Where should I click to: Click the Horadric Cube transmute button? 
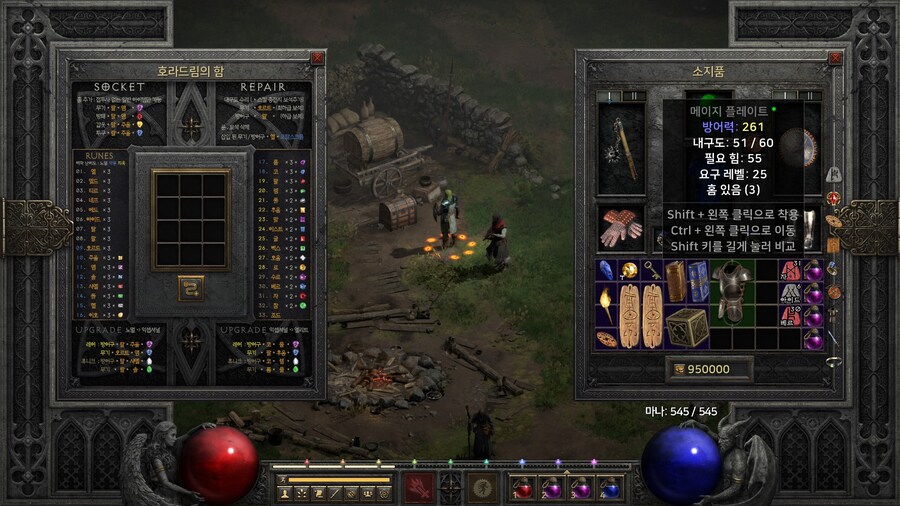(191, 288)
